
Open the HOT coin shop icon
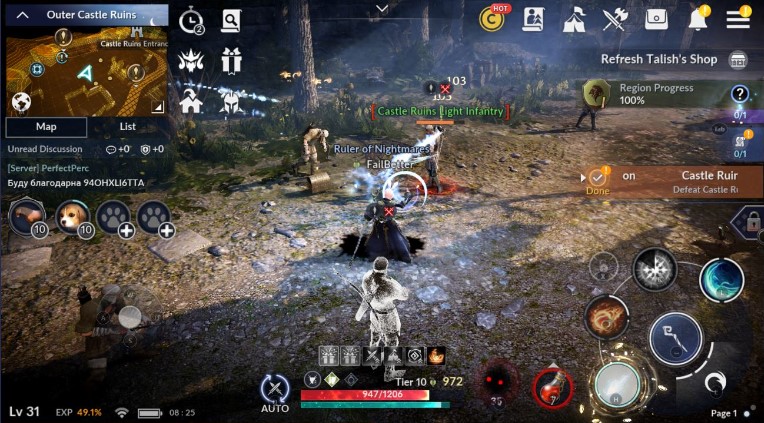point(492,18)
